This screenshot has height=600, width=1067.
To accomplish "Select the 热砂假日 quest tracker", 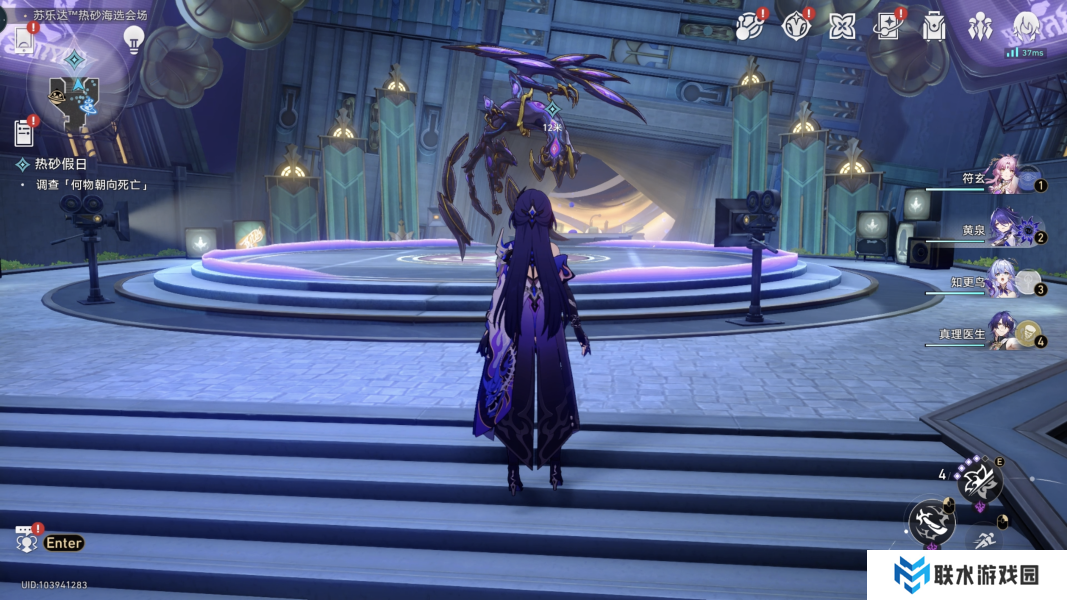I will pos(60,164).
